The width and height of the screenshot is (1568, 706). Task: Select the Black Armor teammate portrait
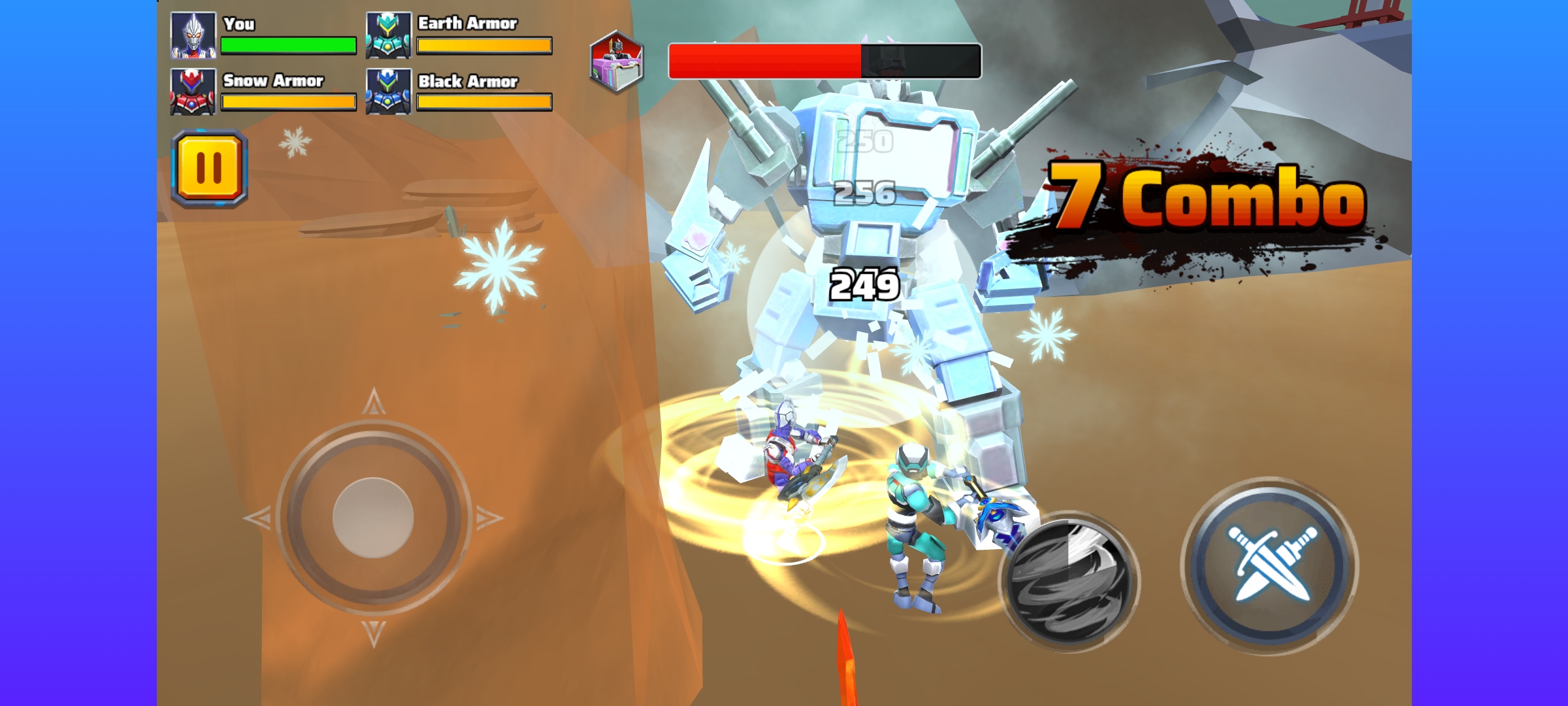(x=389, y=92)
